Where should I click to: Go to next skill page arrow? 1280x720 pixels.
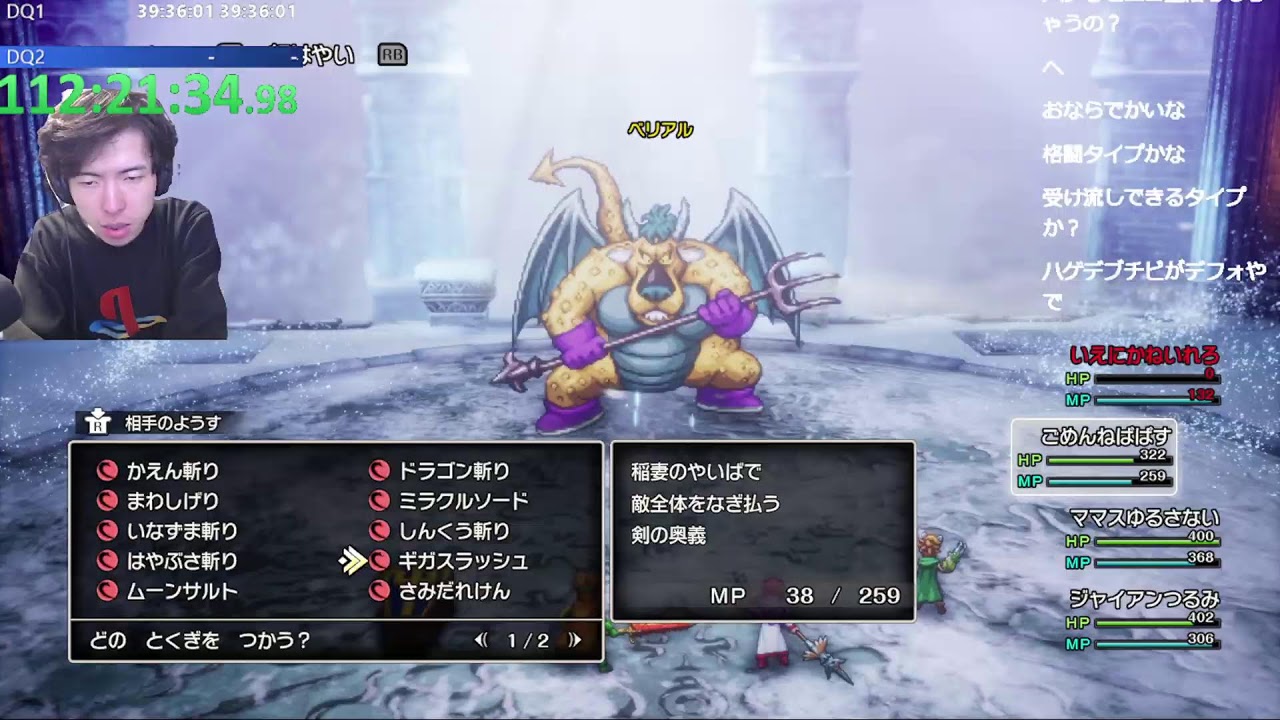pos(575,640)
